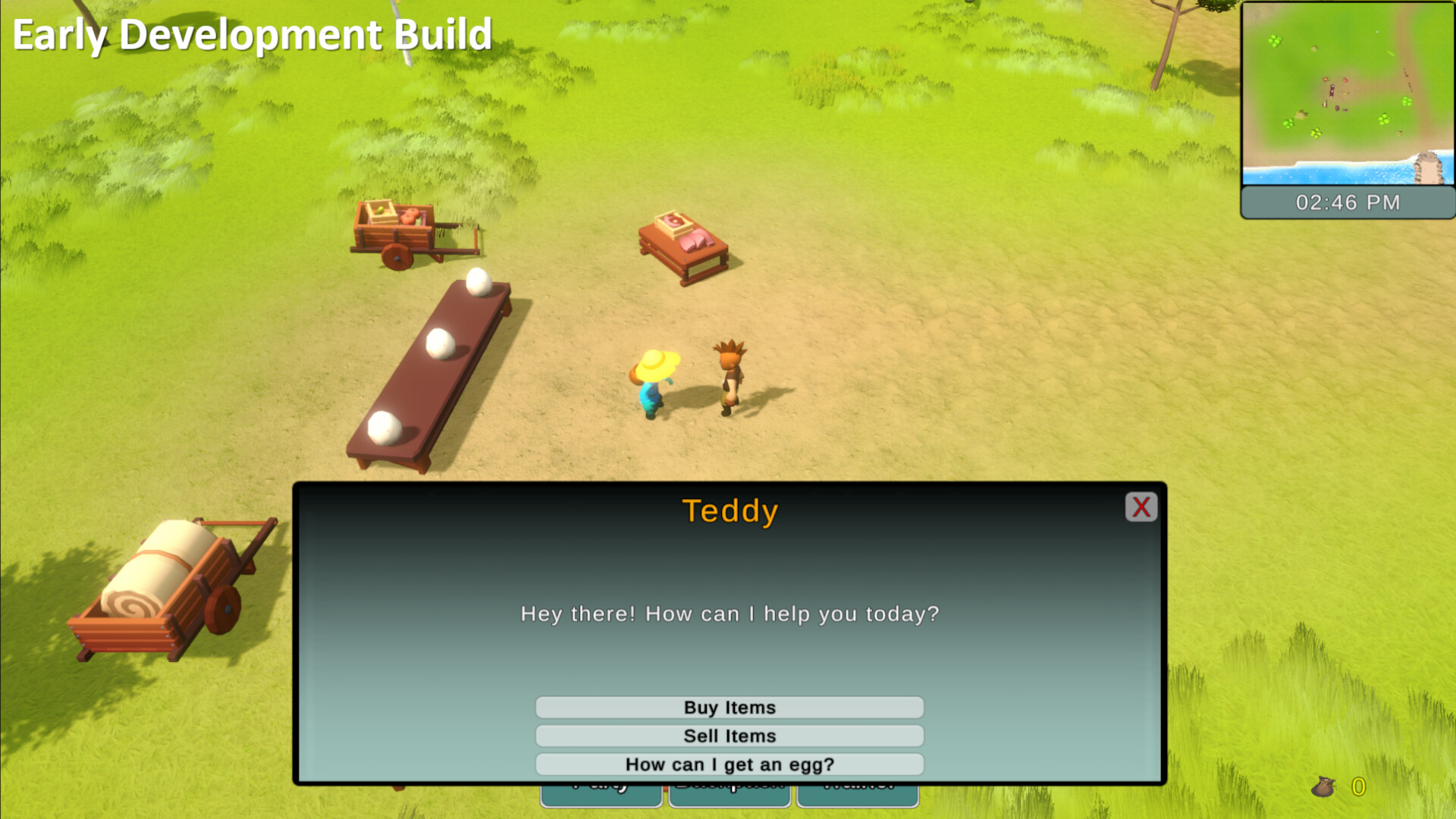Click the rock formation near the minimap beach
1456x819 pixels.
click(x=1429, y=167)
